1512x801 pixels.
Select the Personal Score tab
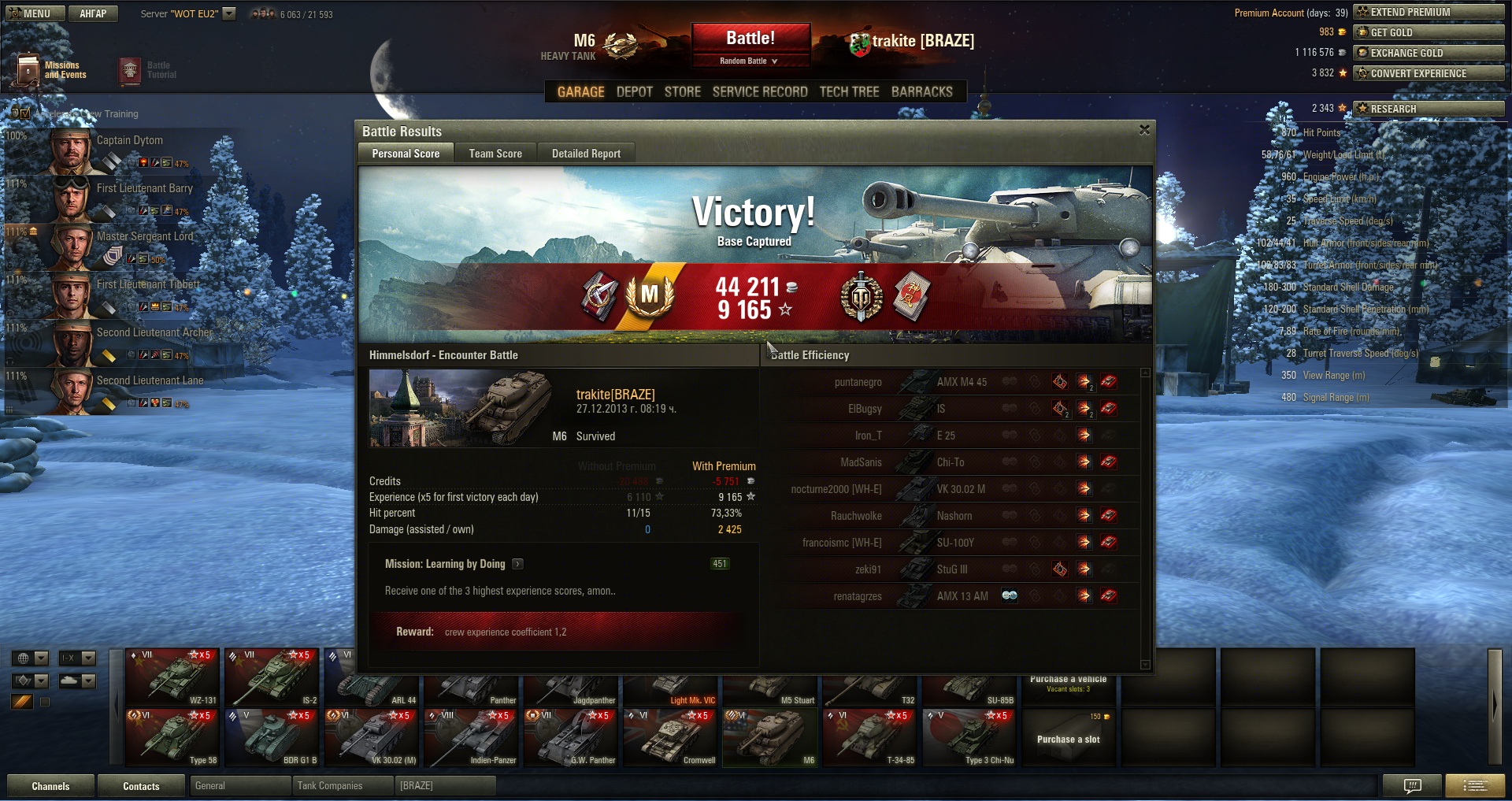(x=406, y=154)
